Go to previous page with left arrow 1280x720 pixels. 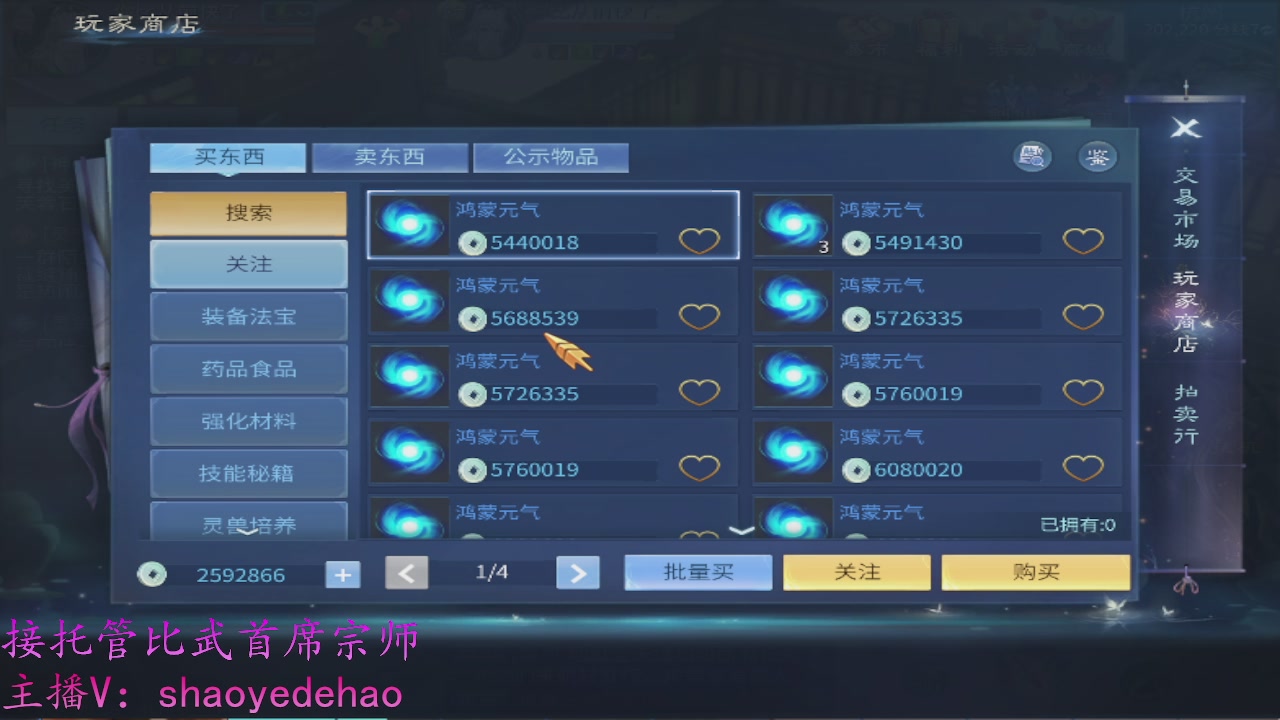click(407, 573)
